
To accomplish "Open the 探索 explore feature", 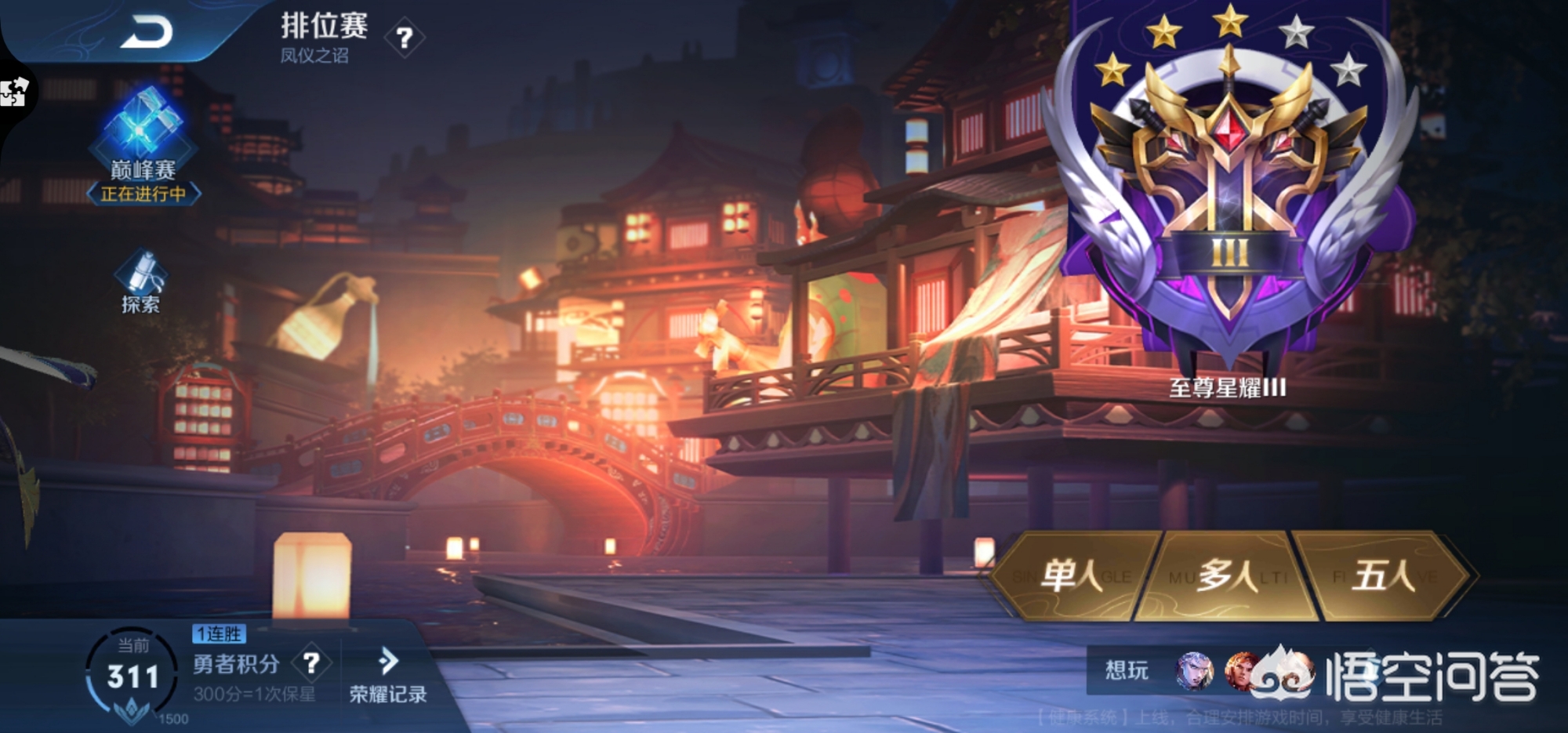I will click(x=141, y=282).
